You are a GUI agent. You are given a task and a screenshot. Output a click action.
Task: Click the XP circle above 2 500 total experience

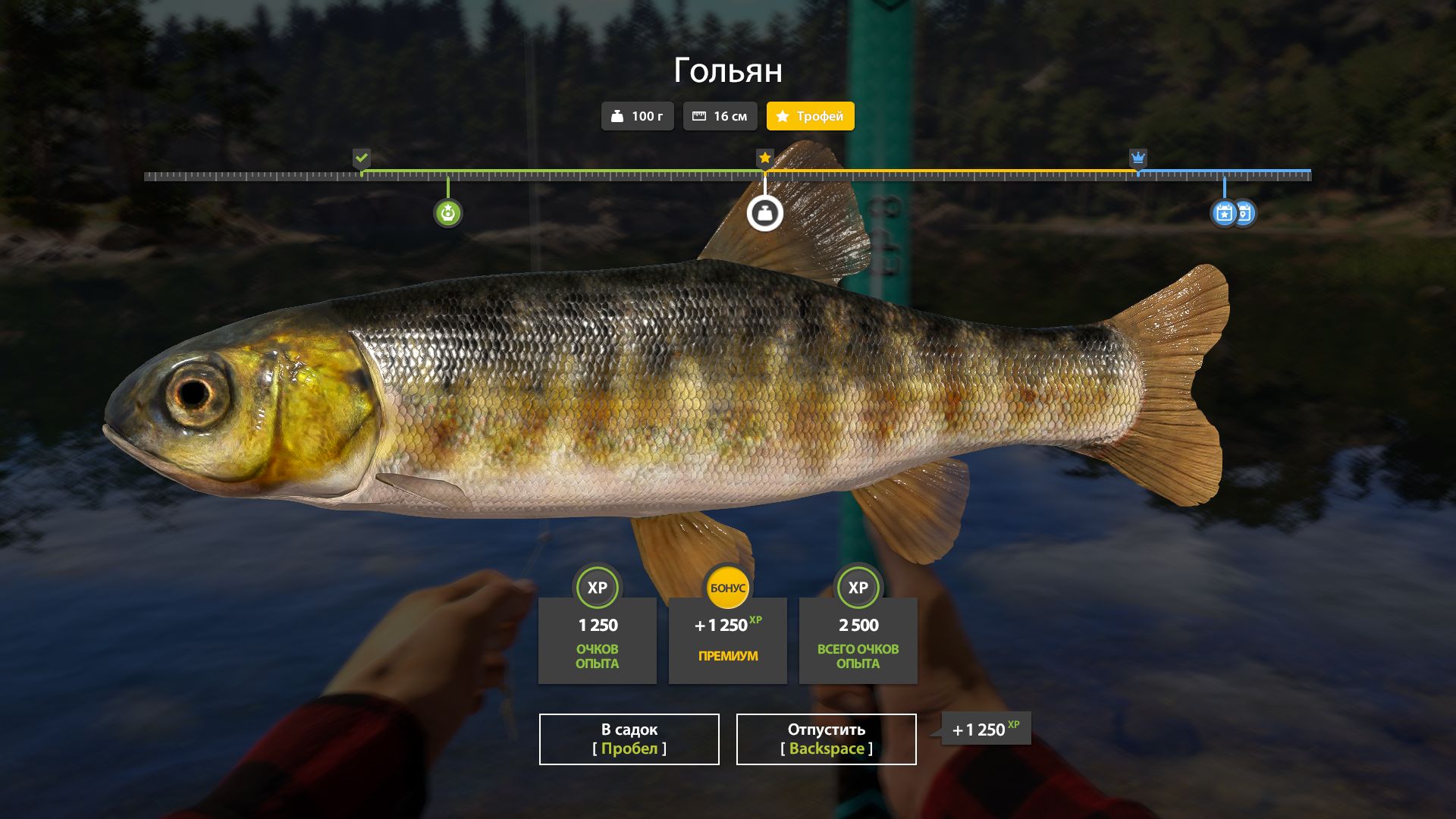coord(858,588)
